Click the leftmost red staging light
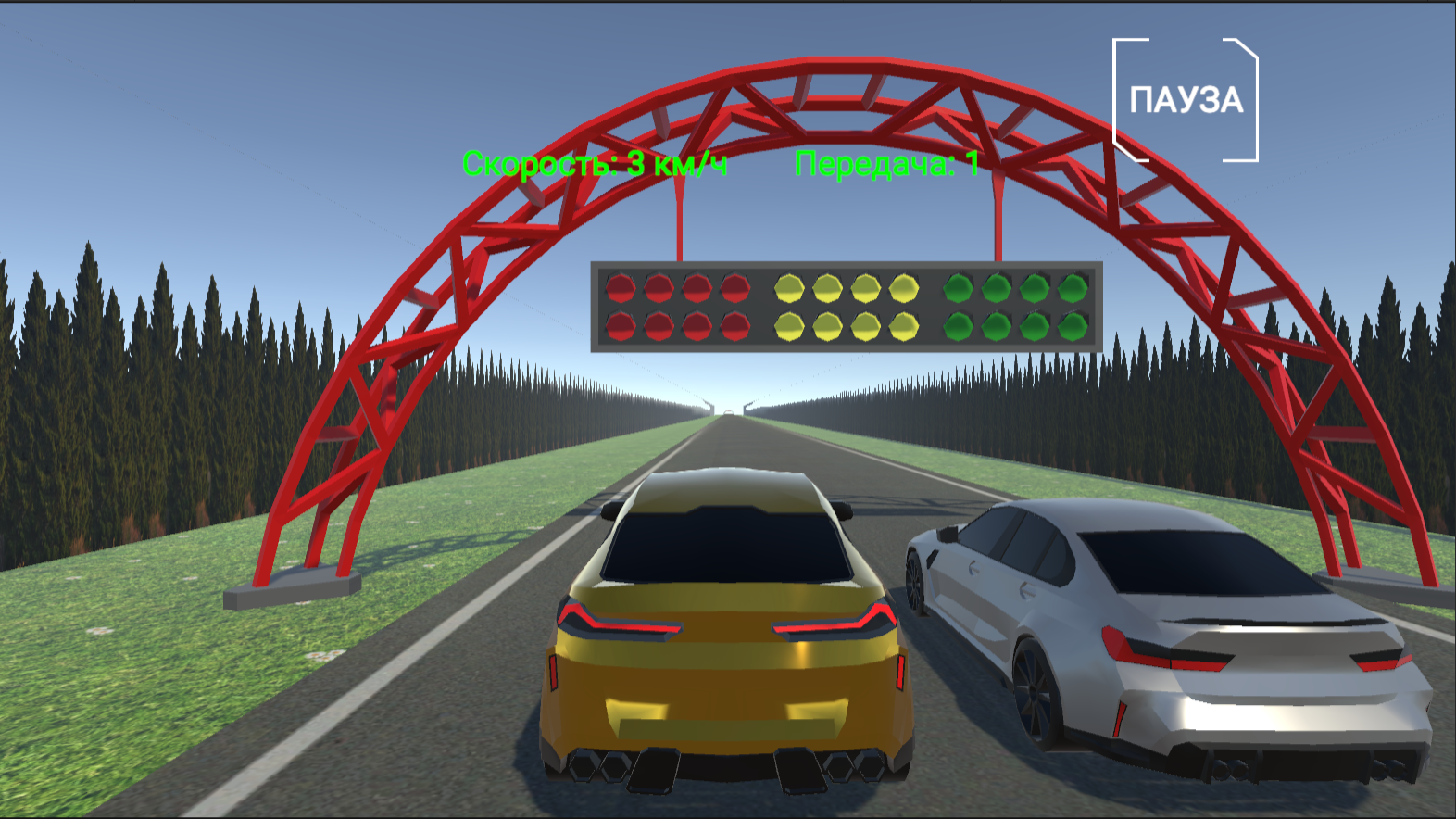The height and width of the screenshot is (819, 1456). (x=619, y=288)
